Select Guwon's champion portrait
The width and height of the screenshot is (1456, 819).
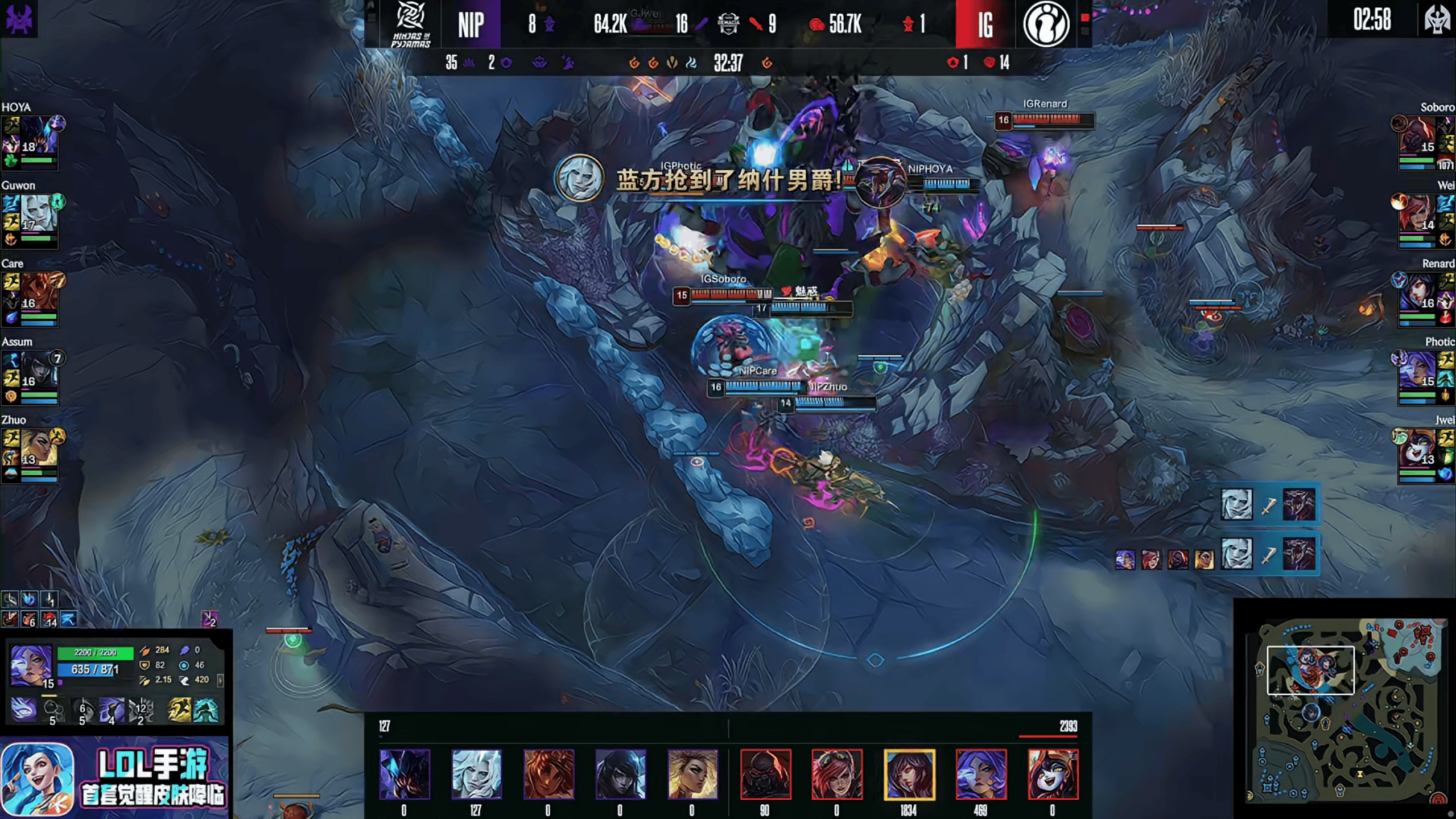(x=39, y=213)
